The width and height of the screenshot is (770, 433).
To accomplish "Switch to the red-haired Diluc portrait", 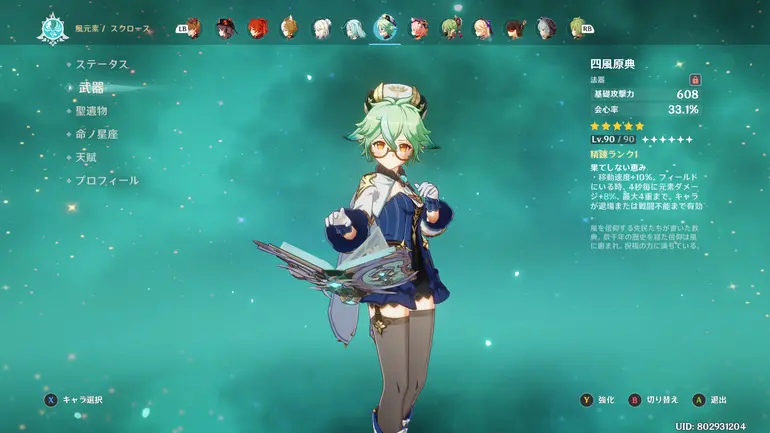I will point(258,28).
